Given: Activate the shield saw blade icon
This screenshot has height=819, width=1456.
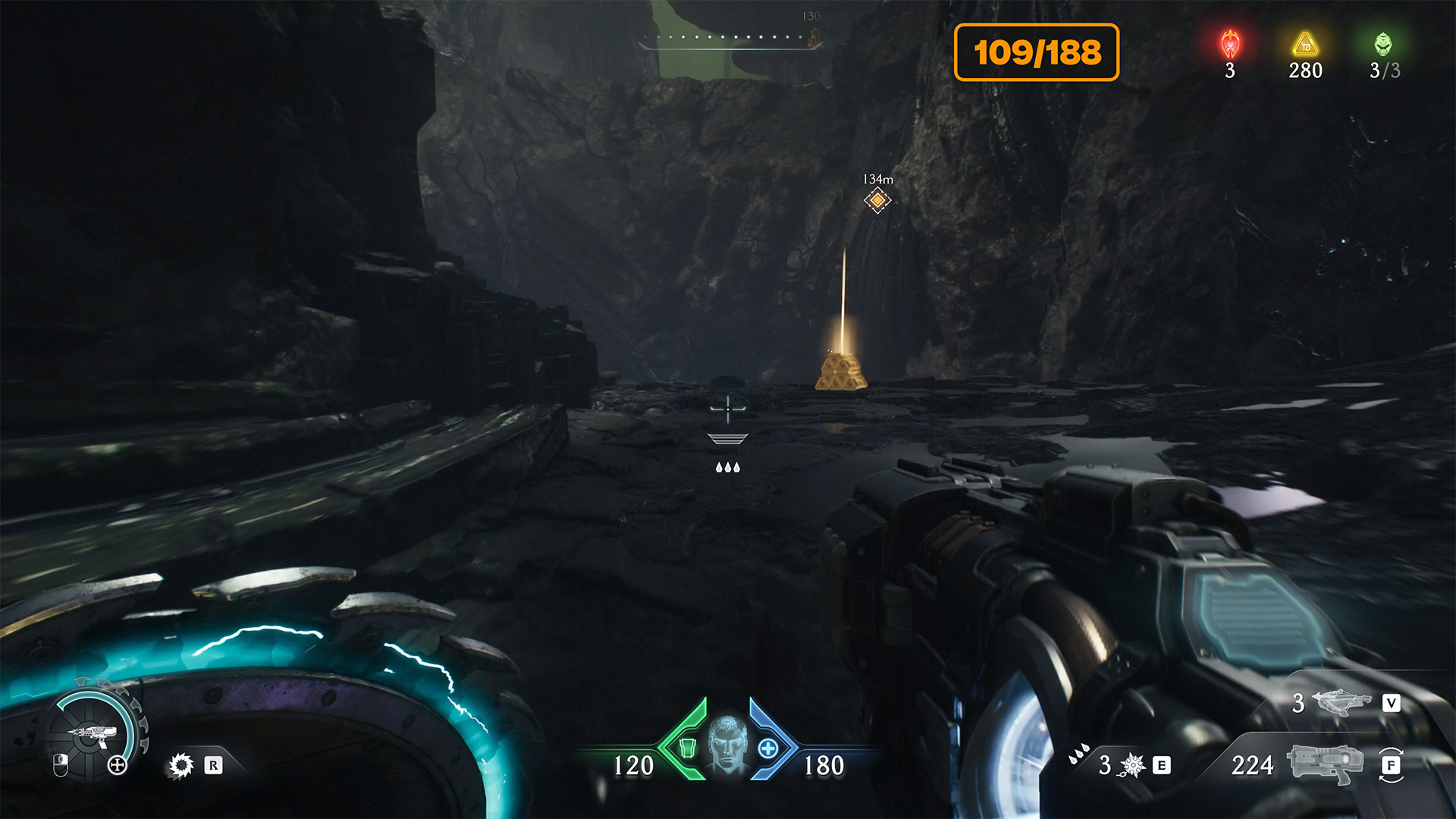Looking at the screenshot, I should pos(181,765).
